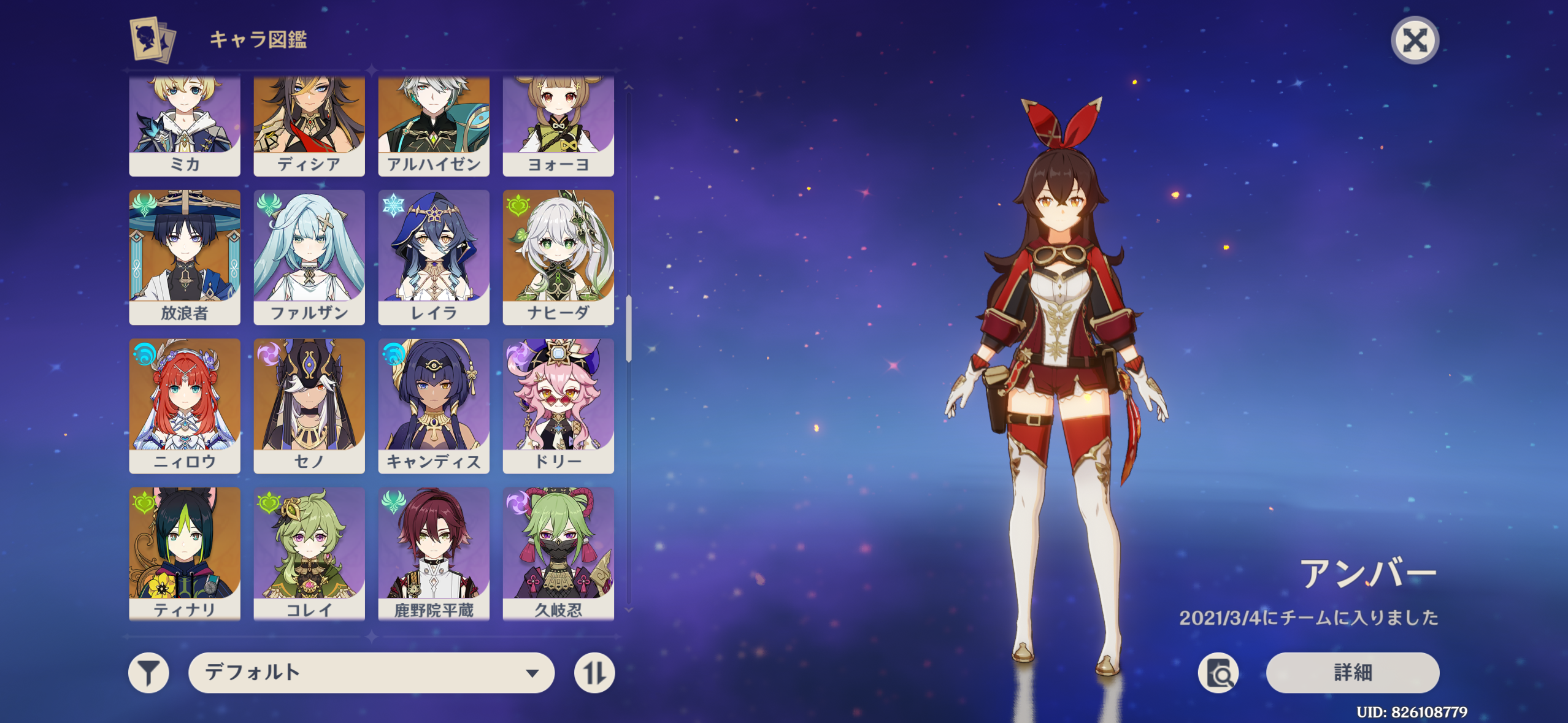Open Amber's 詳細 details page
This screenshot has height=723, width=1568.
[1352, 673]
